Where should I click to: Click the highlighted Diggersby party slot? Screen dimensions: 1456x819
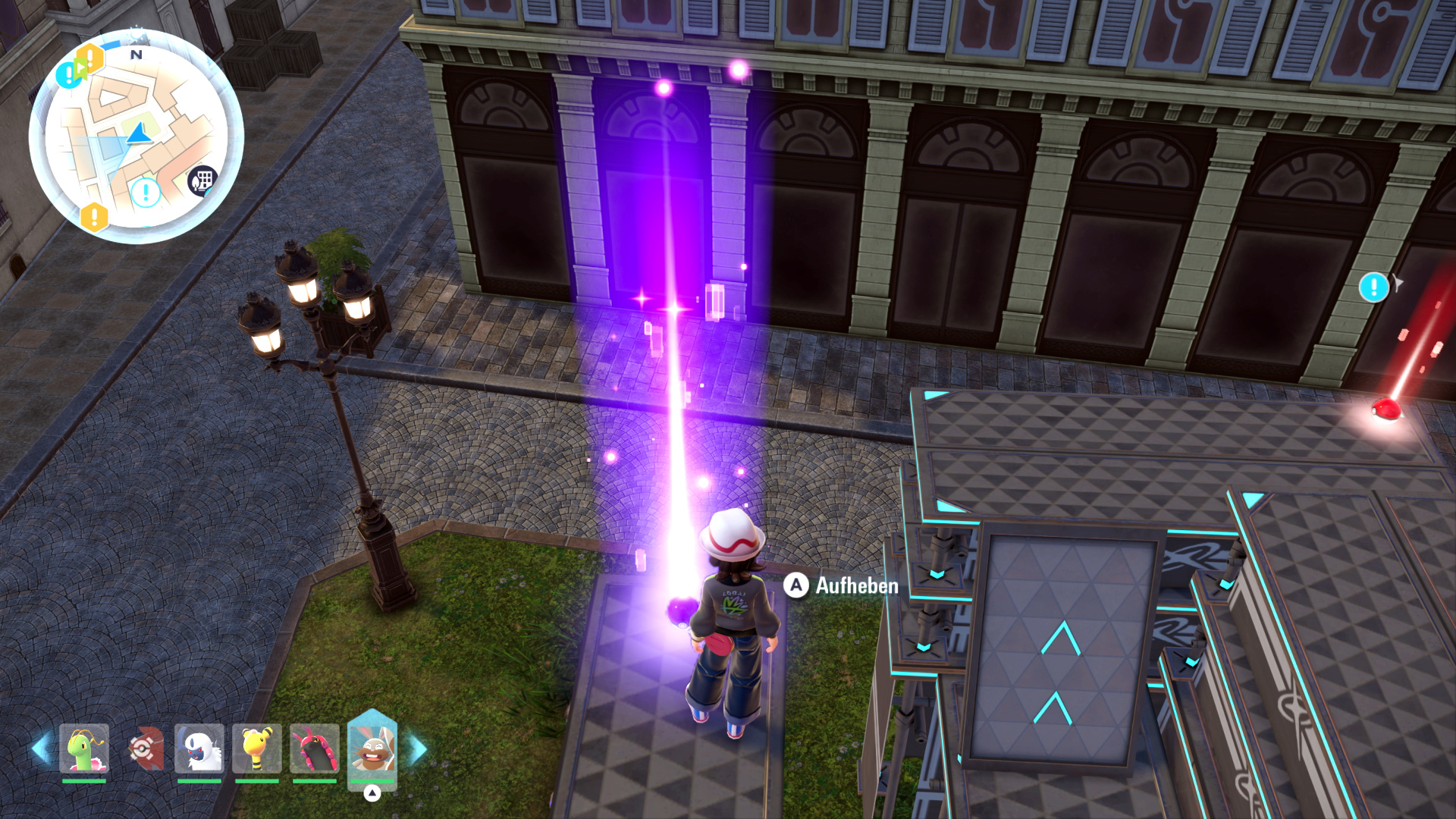(x=372, y=748)
